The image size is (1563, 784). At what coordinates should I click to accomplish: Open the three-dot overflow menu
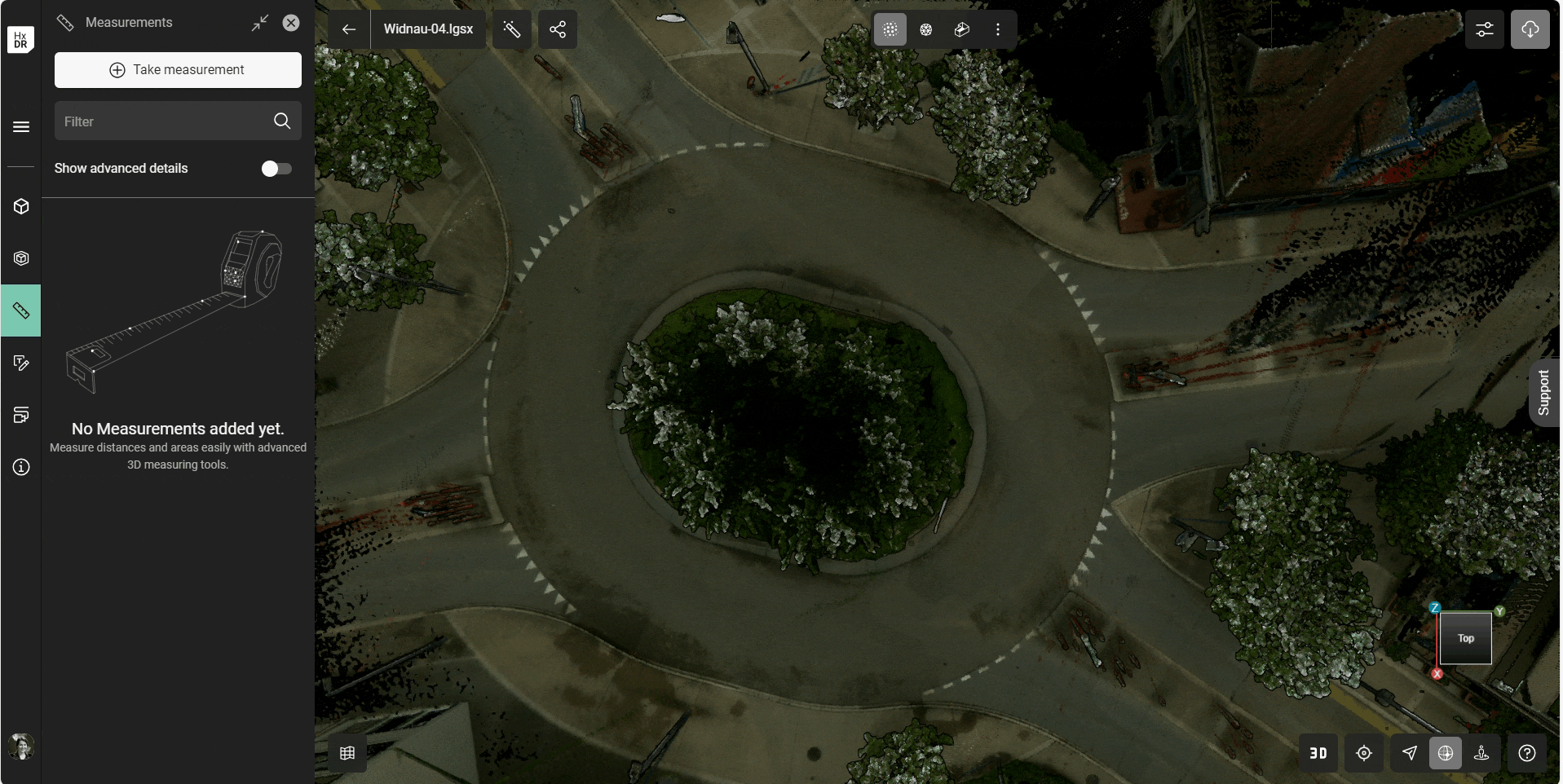pyautogui.click(x=997, y=29)
